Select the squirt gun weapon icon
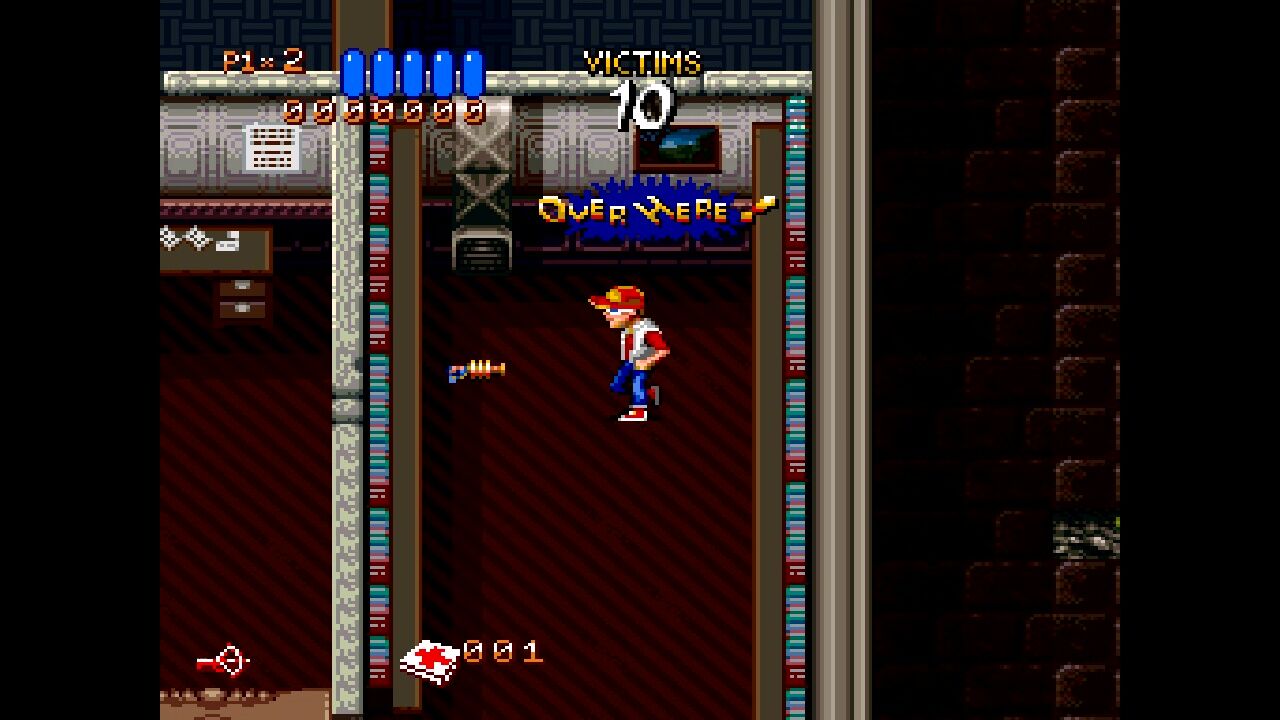1280x720 pixels. [x=223, y=661]
